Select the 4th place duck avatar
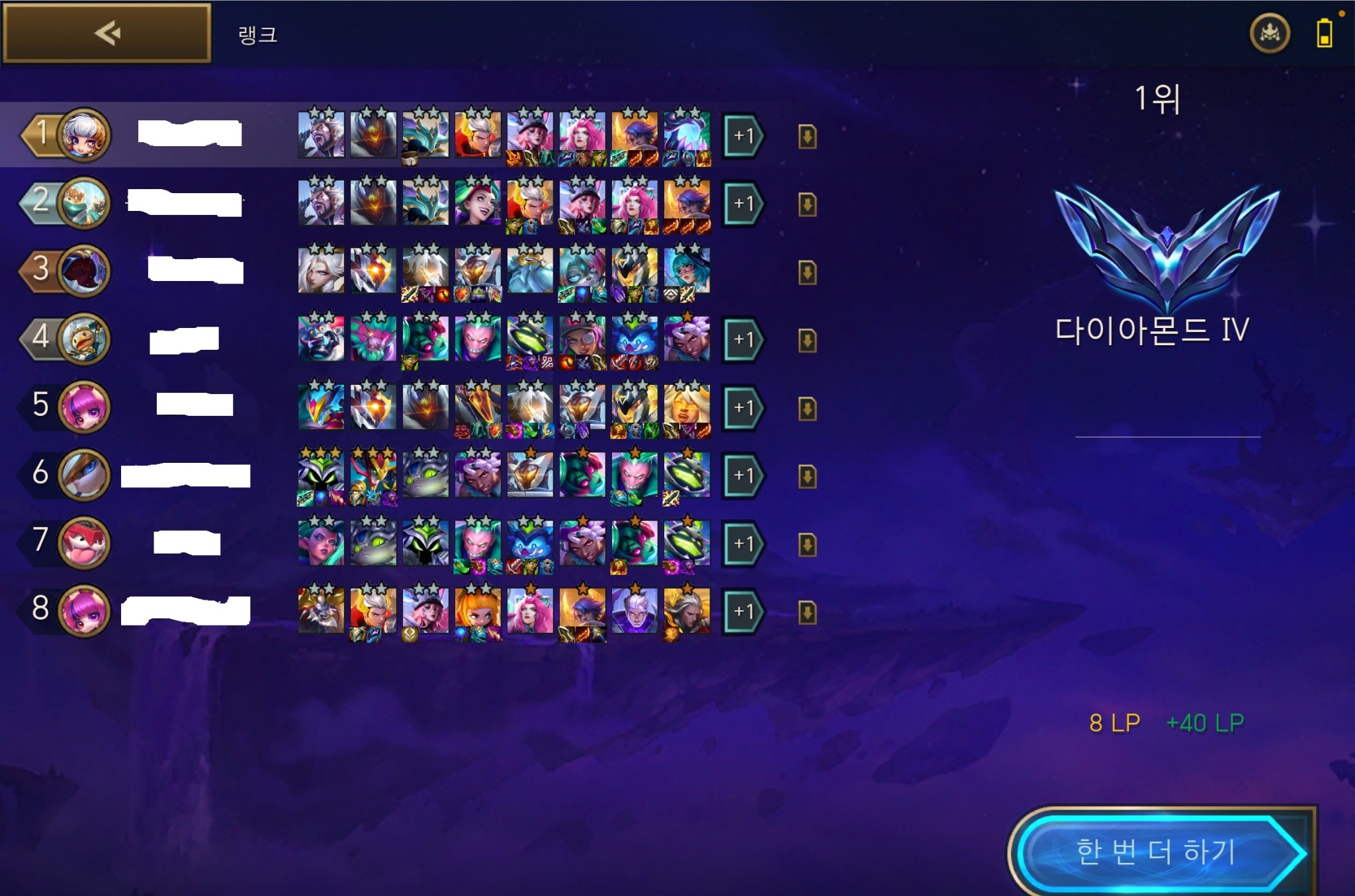 click(x=84, y=339)
